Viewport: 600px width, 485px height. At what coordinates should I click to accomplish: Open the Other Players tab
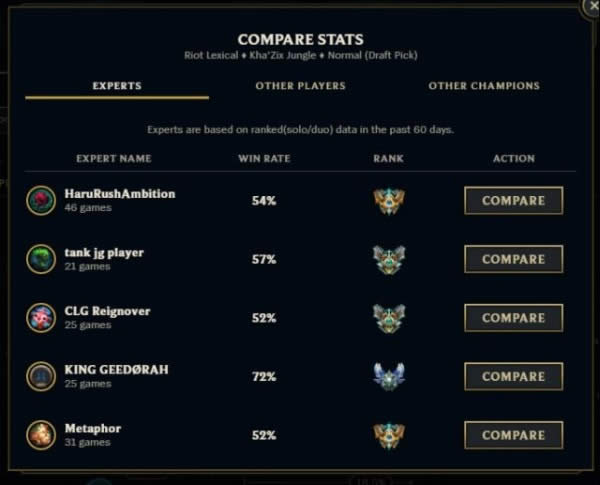point(300,86)
